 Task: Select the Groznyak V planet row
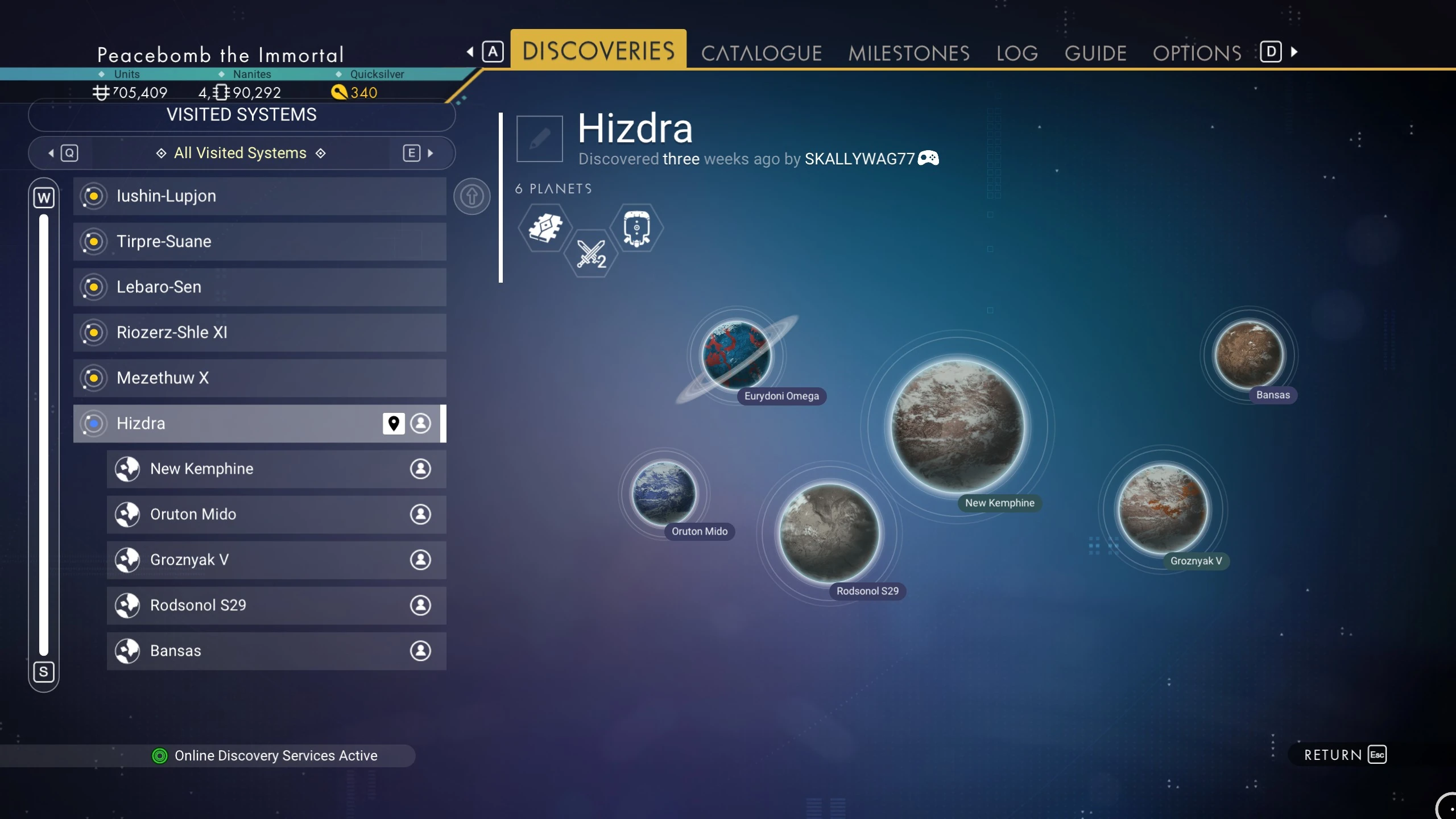276,560
